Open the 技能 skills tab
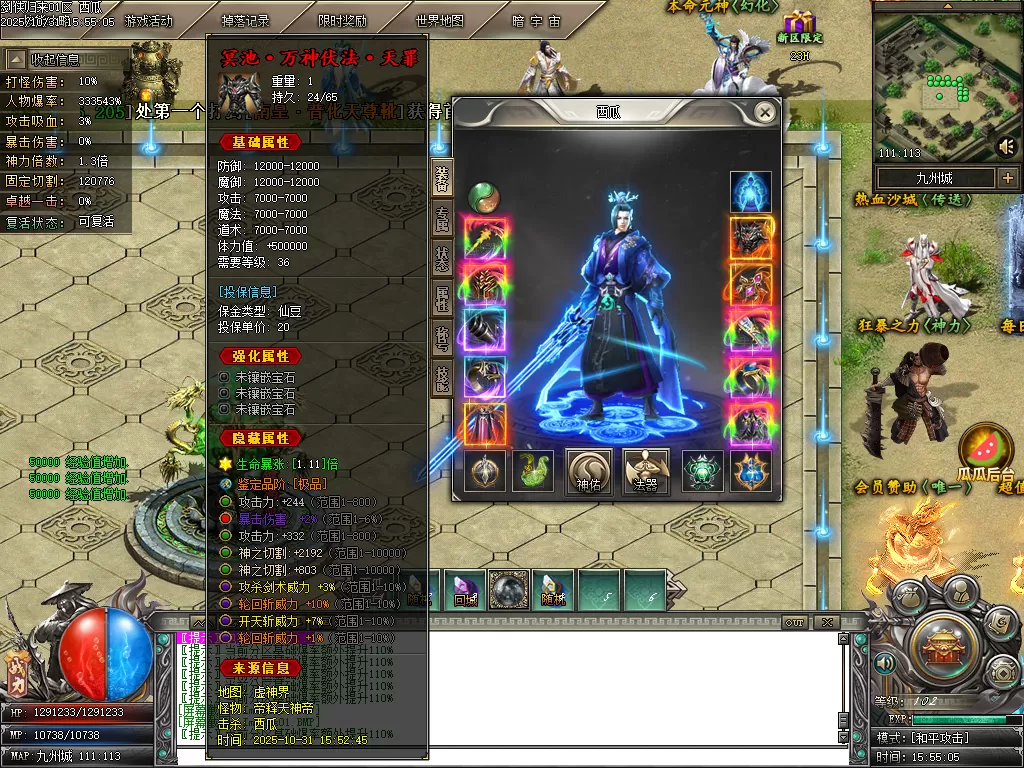The image size is (1024, 768). pos(442,375)
